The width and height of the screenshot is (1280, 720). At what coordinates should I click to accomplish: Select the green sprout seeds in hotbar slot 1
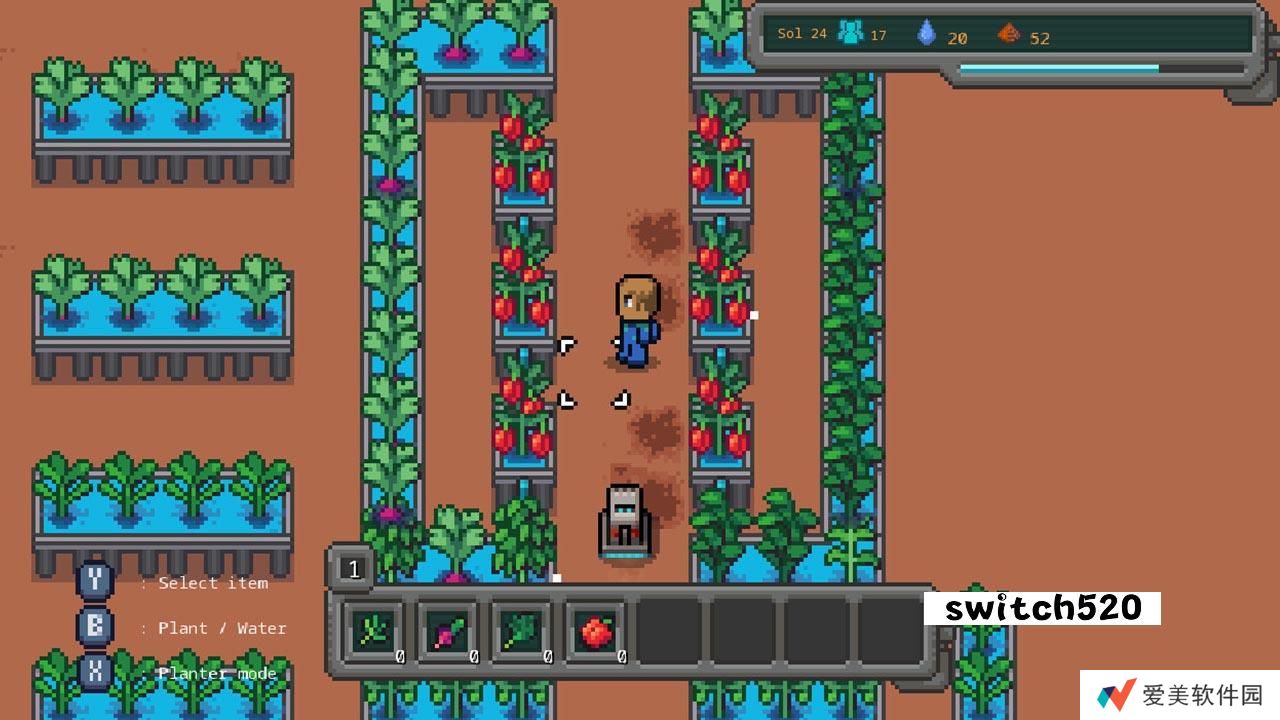click(373, 630)
